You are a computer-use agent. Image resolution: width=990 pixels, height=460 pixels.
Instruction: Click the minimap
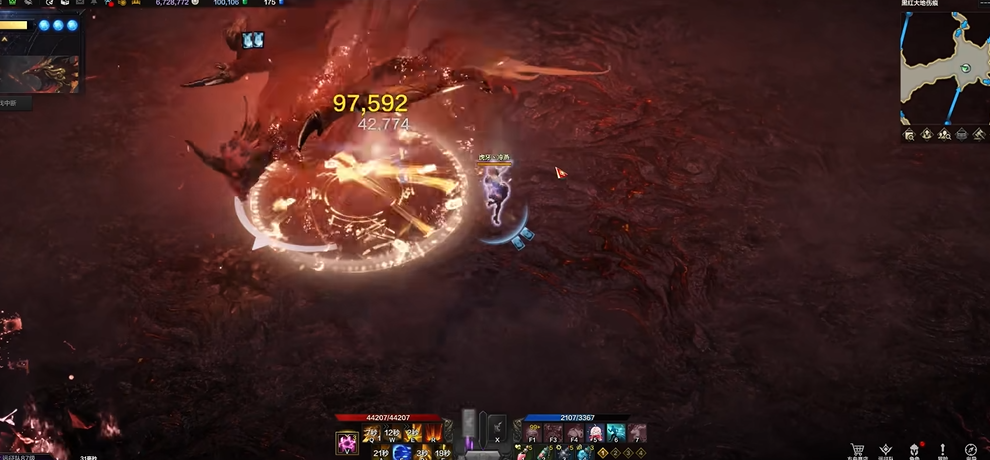tap(944, 68)
